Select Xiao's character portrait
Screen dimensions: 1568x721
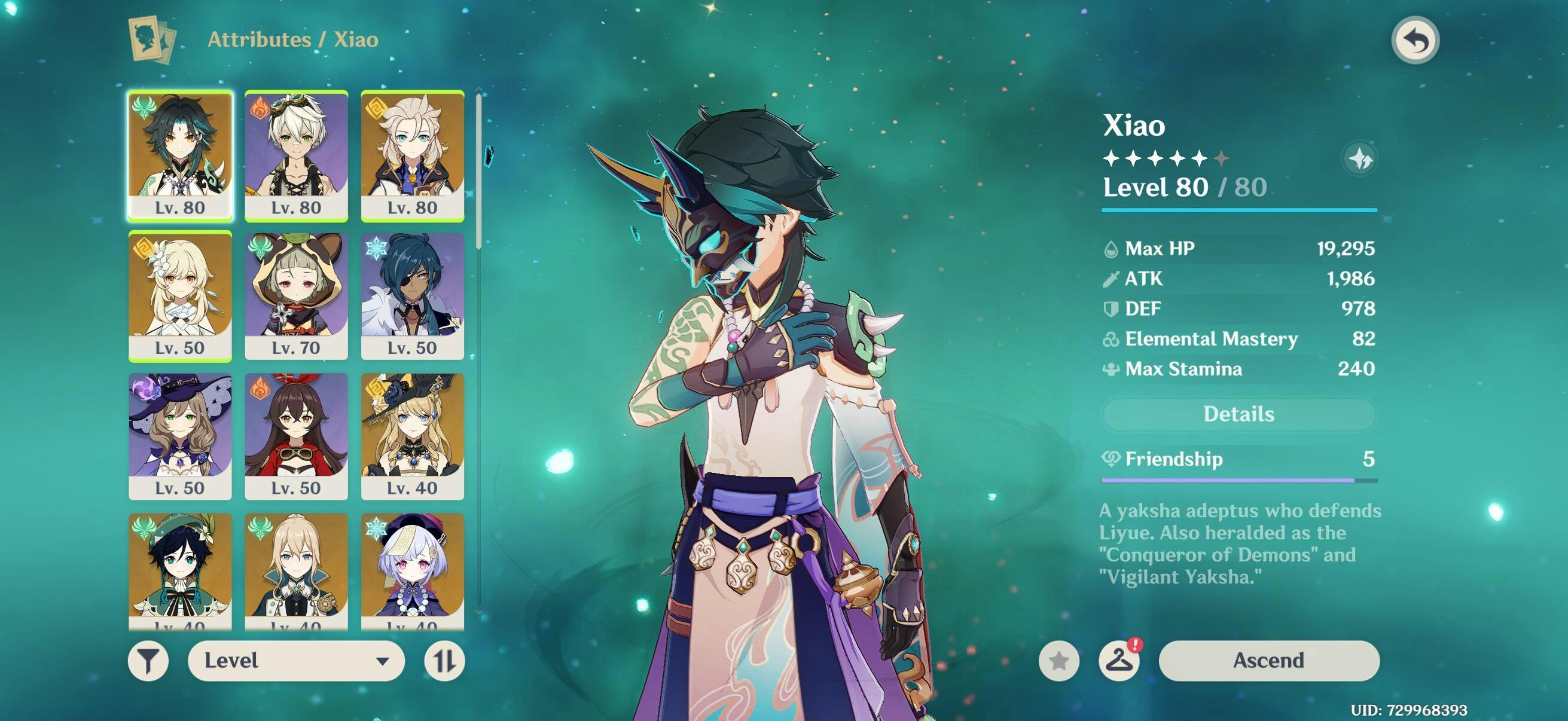(x=180, y=155)
